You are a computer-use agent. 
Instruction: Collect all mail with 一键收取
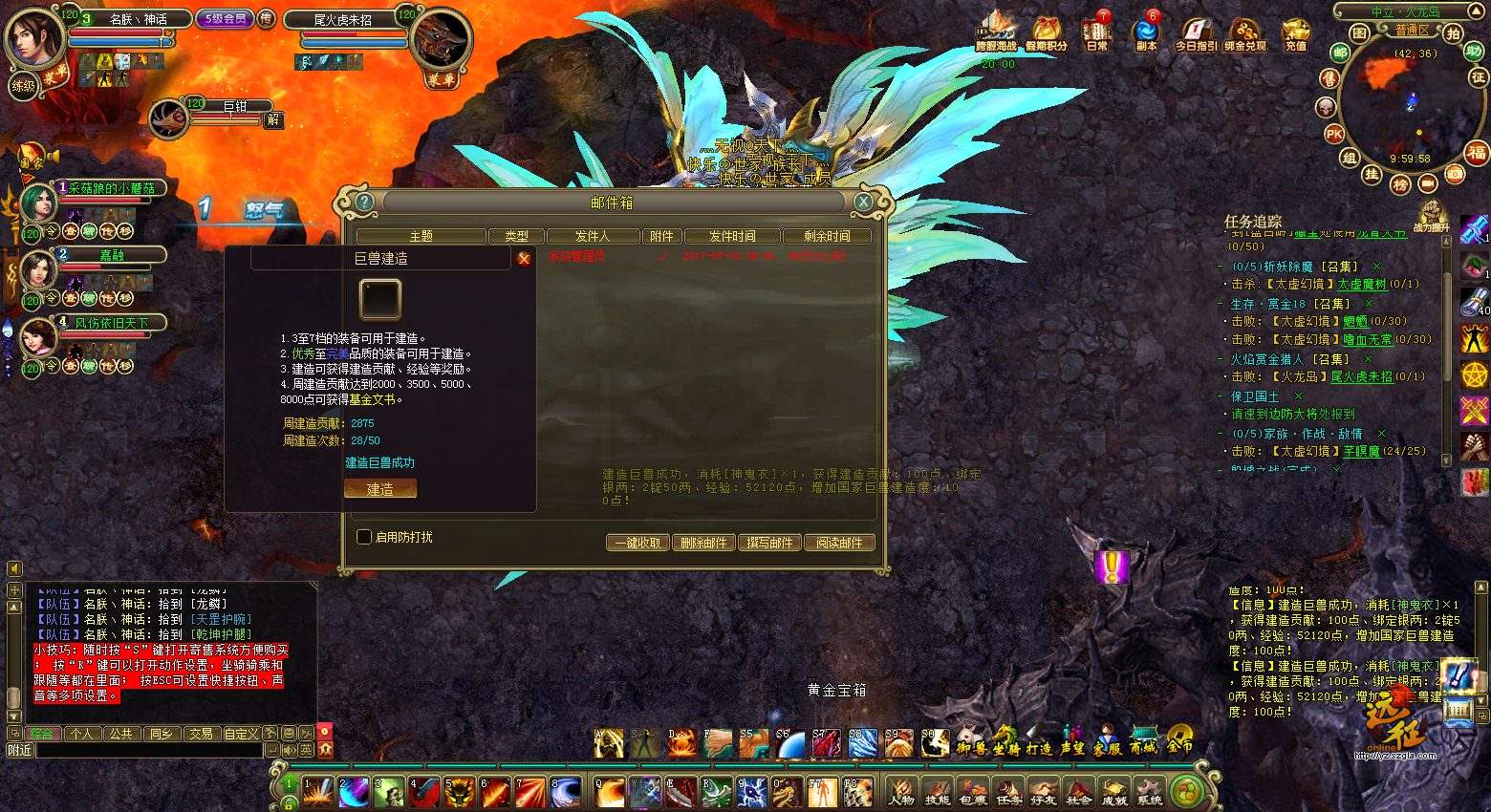[637, 543]
